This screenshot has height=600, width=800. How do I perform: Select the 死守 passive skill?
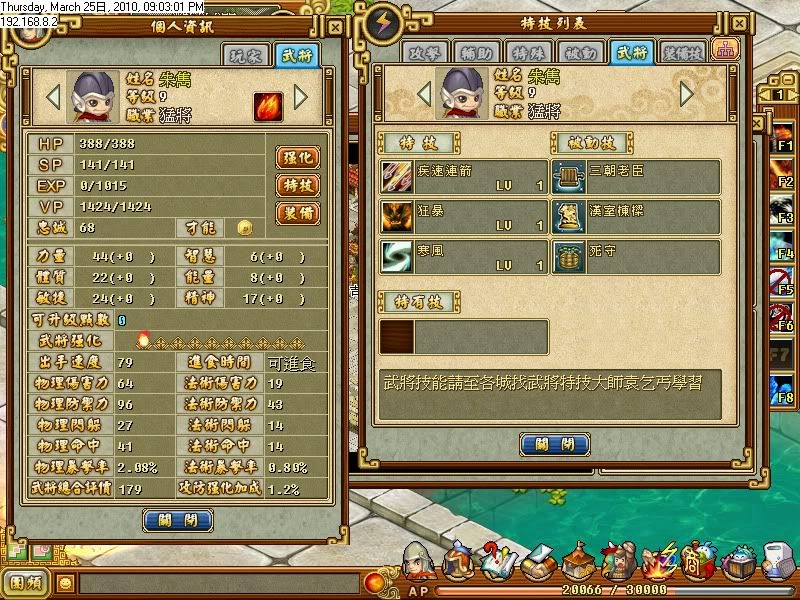[x=636, y=256]
